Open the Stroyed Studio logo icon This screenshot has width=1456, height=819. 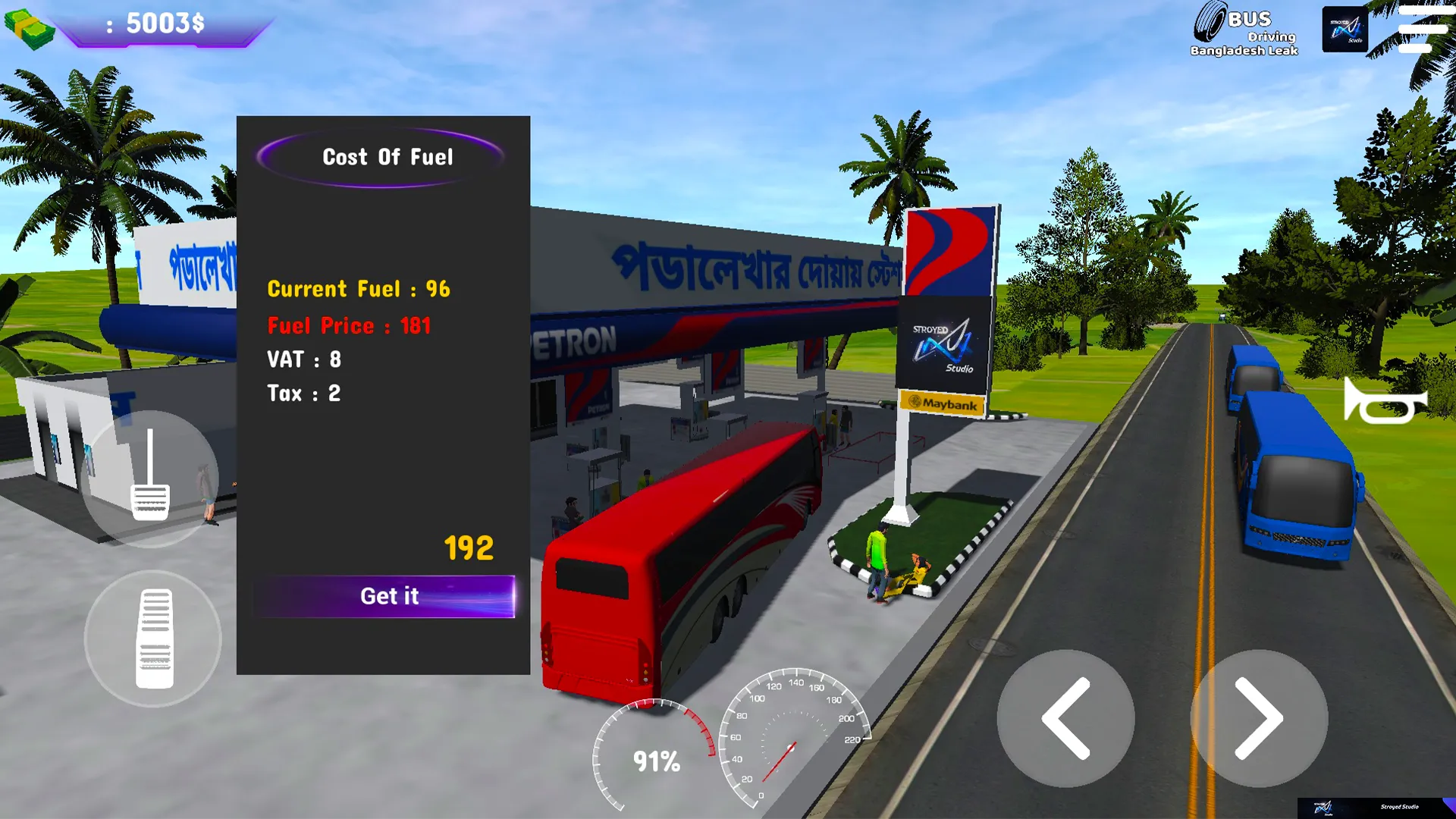pyautogui.click(x=1345, y=29)
